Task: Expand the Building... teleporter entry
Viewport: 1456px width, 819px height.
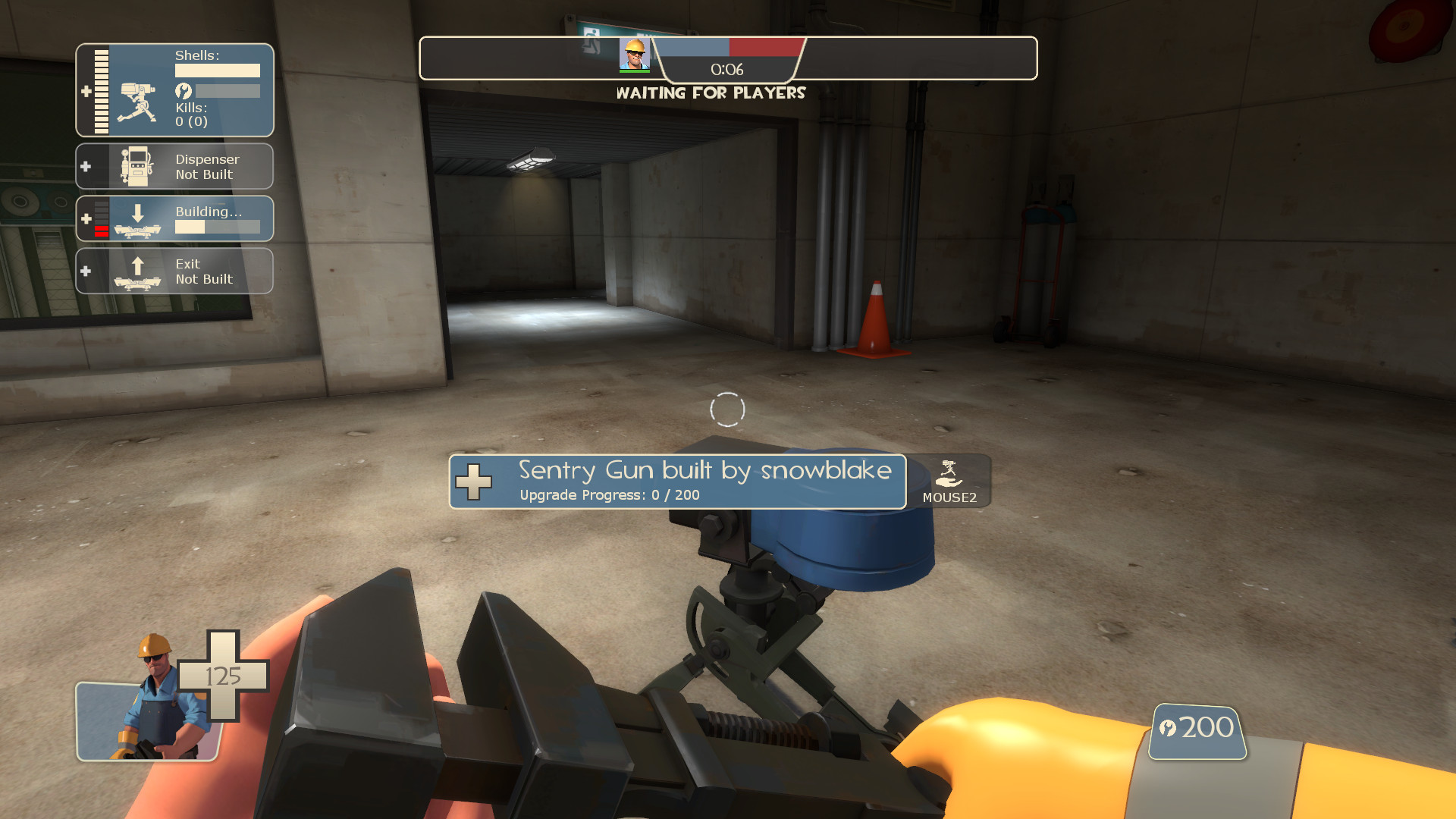Action: (x=86, y=218)
